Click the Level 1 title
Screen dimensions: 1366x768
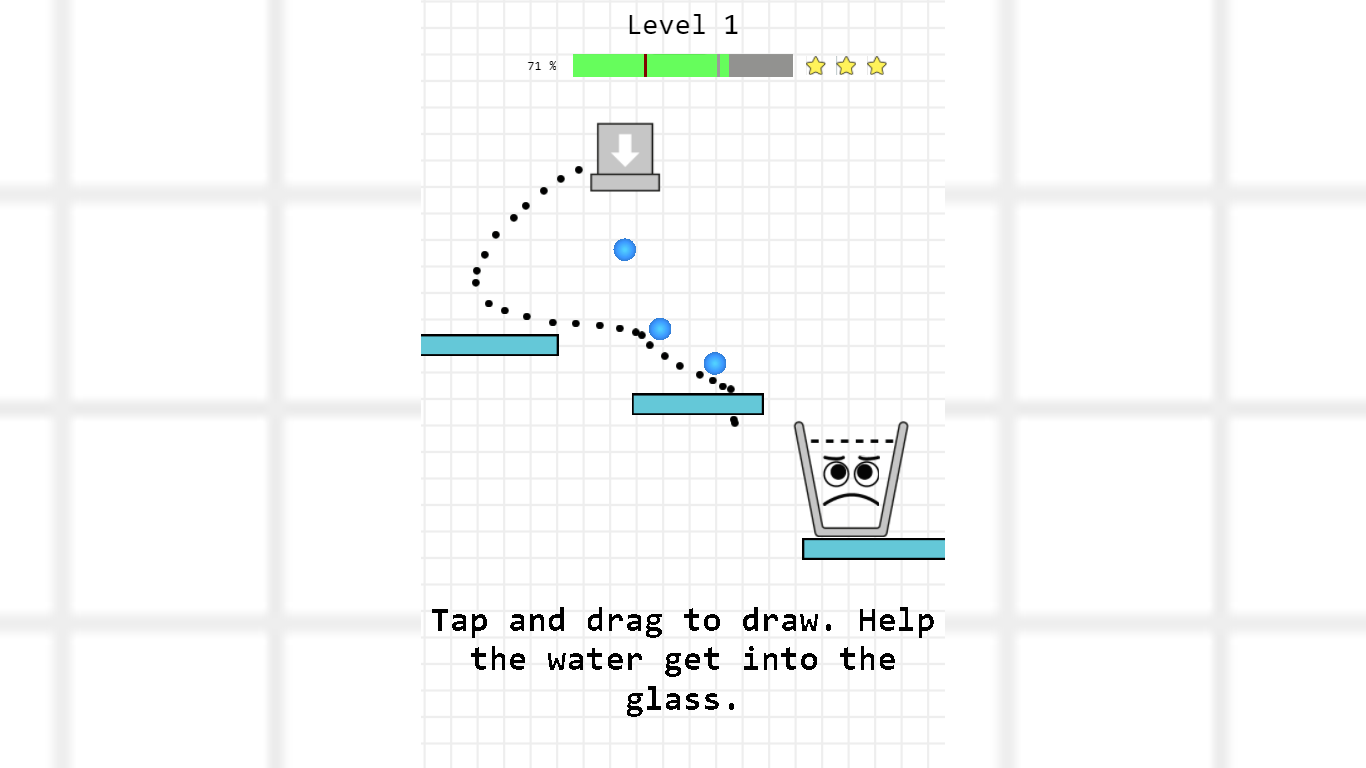(683, 24)
